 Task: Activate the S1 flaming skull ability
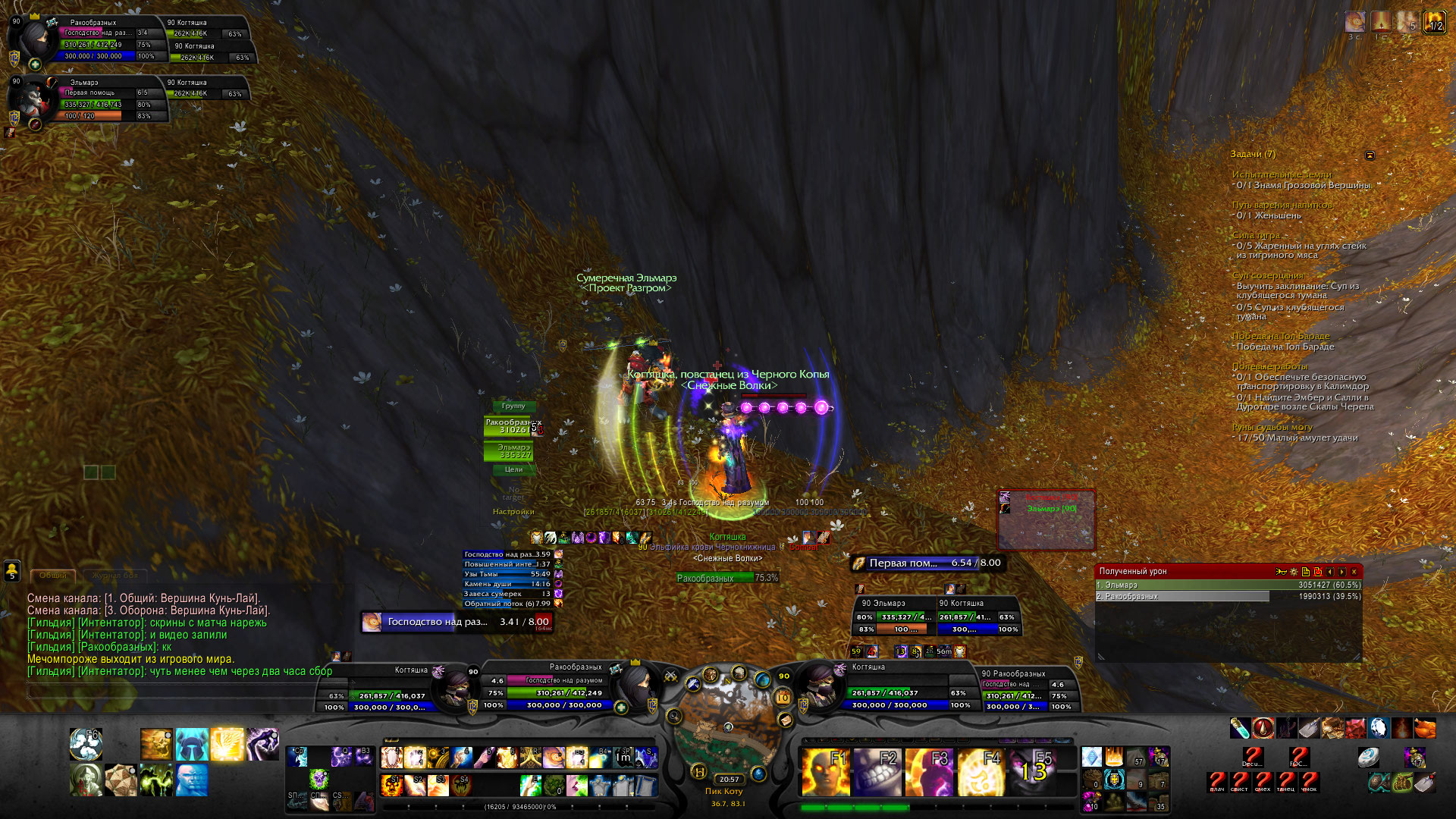(391, 784)
